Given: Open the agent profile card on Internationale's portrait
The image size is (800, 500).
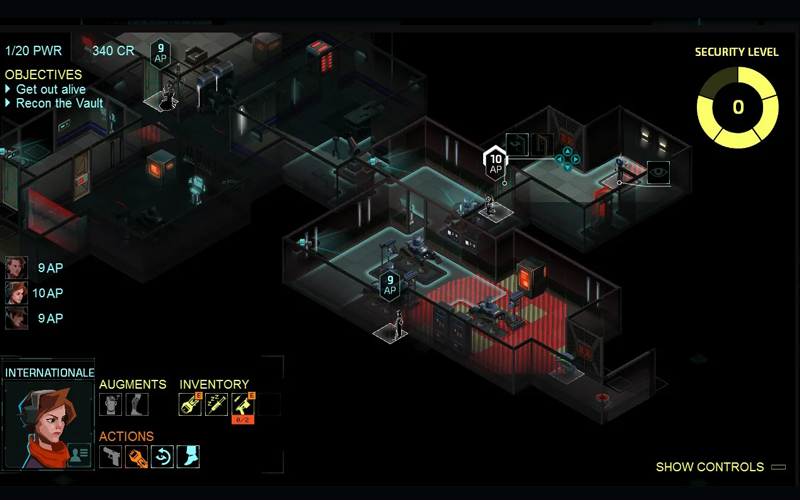Looking at the screenshot, I should 79,454.
